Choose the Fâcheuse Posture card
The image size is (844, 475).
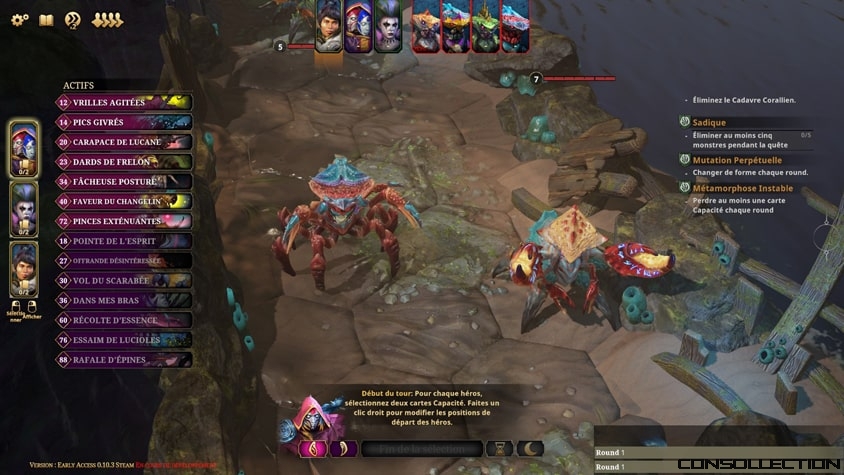click(x=124, y=182)
